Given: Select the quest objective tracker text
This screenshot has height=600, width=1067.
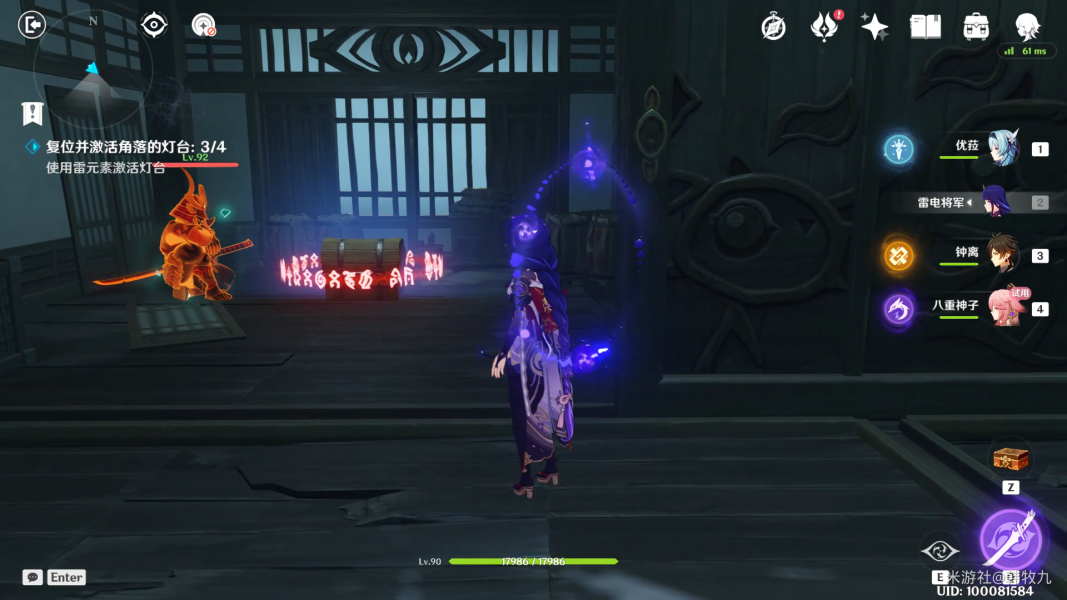Looking at the screenshot, I should pos(135,147).
